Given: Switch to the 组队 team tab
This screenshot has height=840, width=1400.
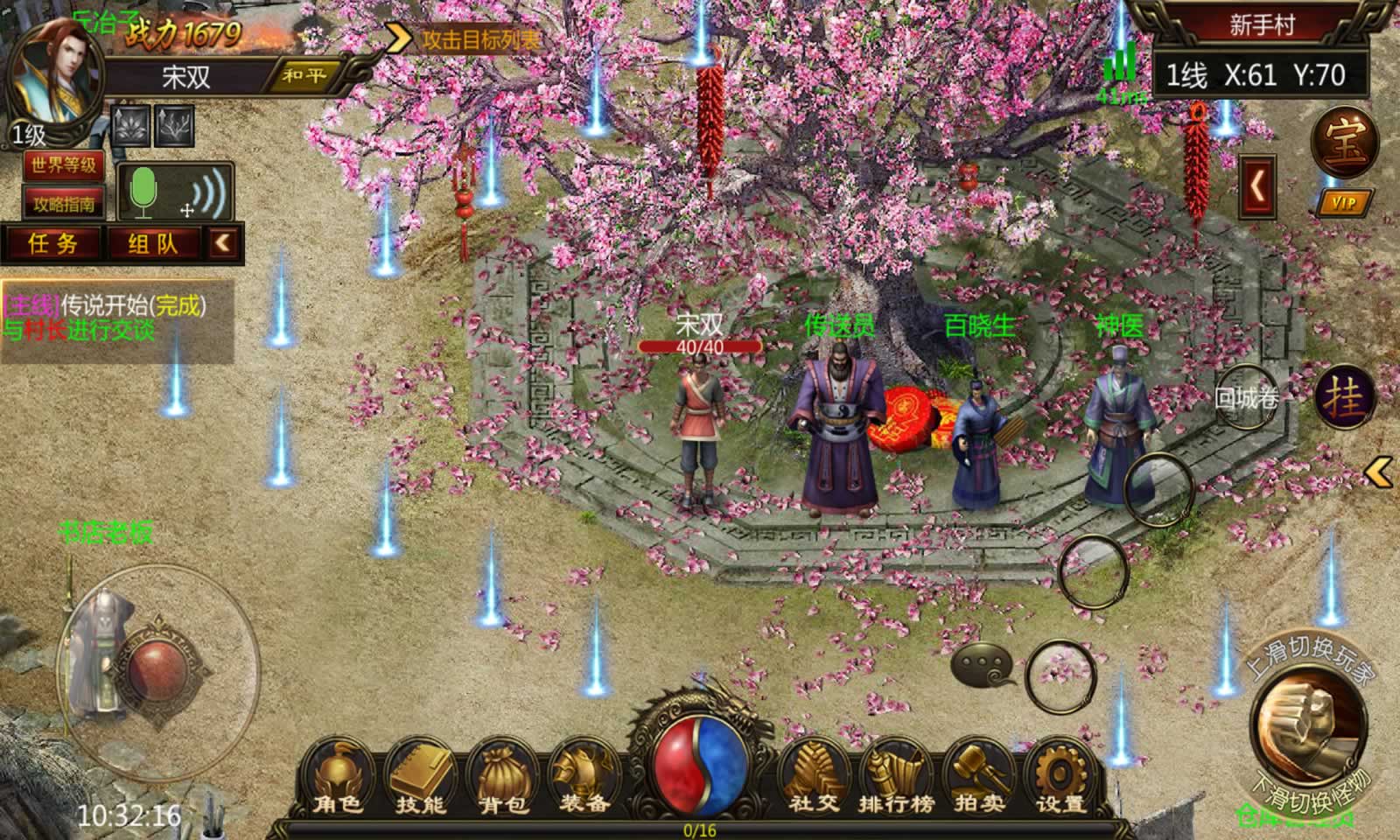Looking at the screenshot, I should (153, 243).
